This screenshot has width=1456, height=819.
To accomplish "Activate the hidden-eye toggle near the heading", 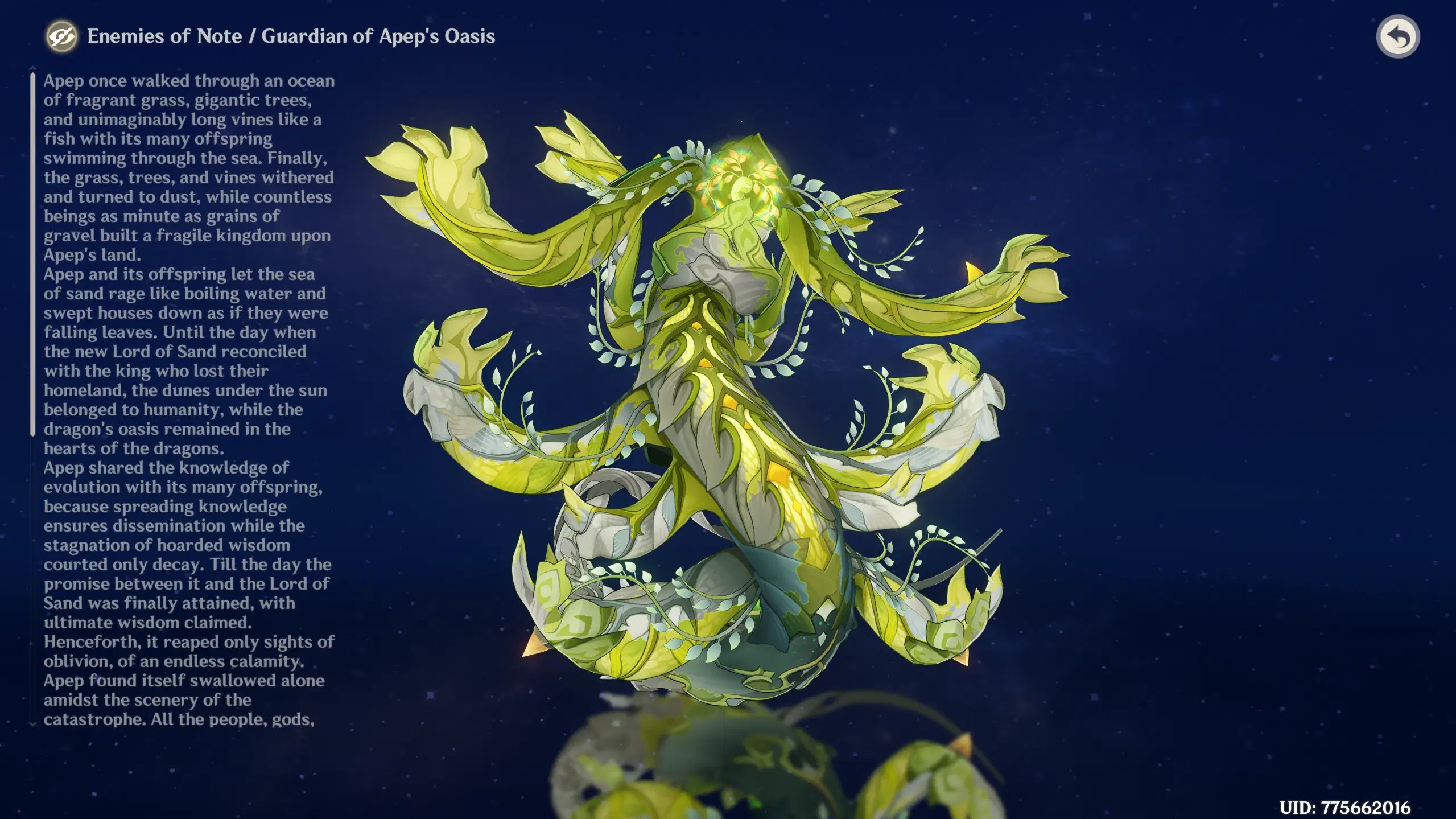I will (x=63, y=36).
